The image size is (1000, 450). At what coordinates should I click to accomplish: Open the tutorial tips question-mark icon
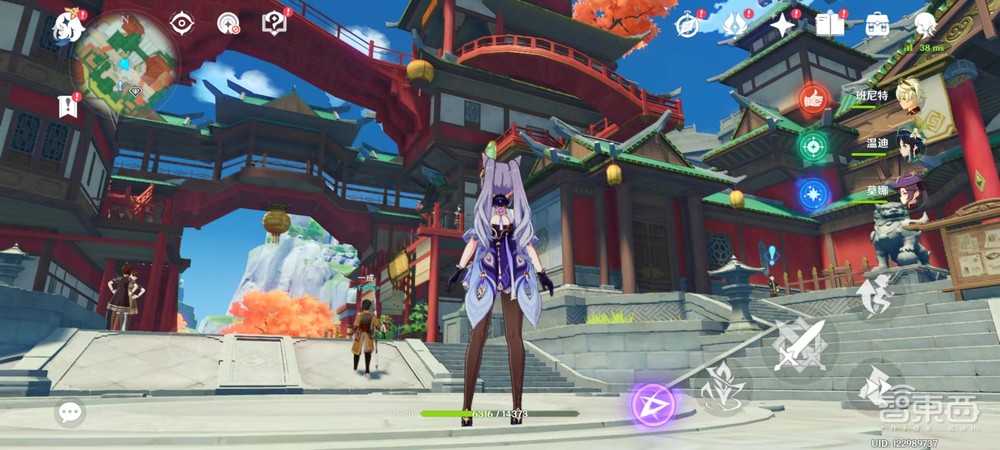pos(274,22)
